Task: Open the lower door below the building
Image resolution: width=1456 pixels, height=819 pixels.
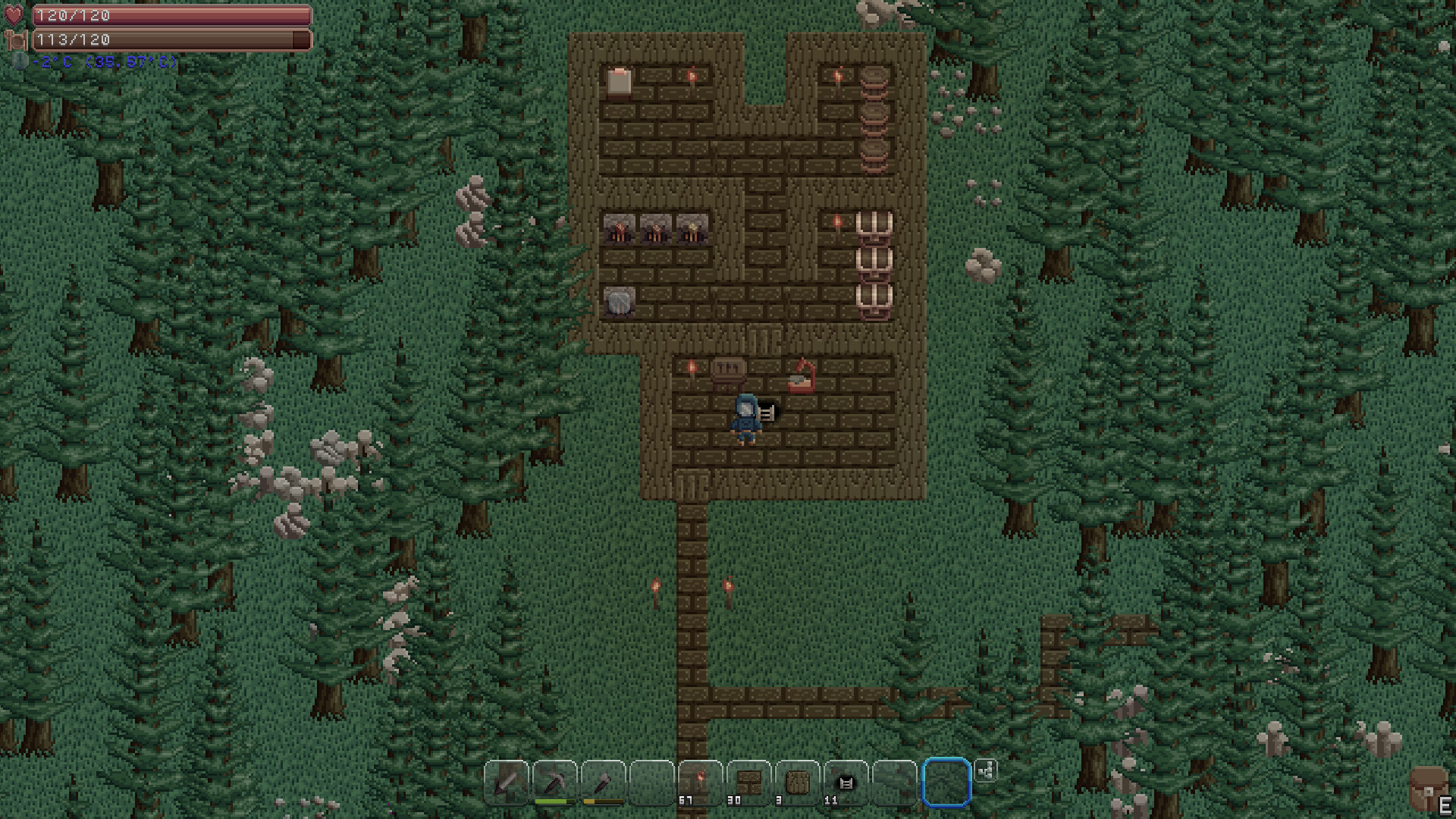Action: 694,485
